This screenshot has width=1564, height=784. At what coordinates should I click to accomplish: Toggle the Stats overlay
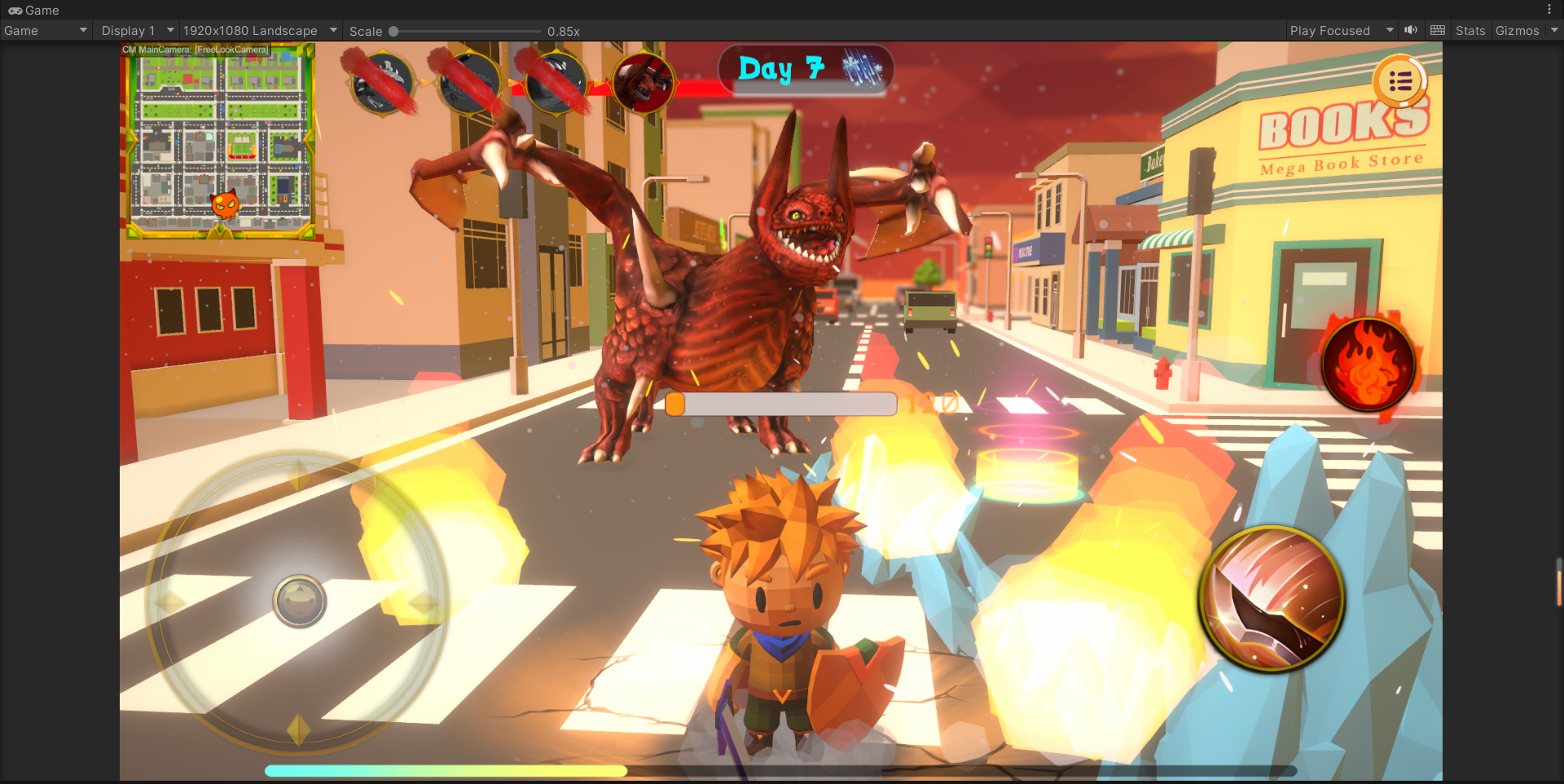(1470, 31)
